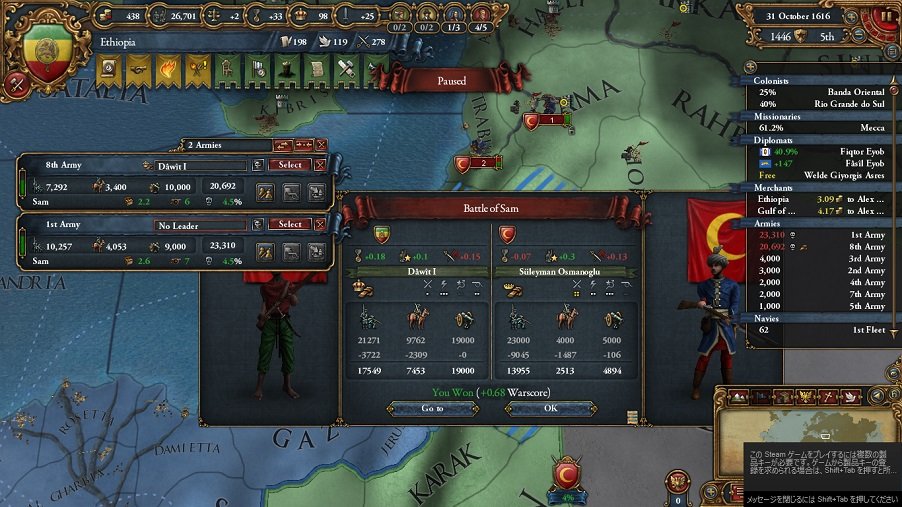The image size is (902, 507).
Task: Deselect the 8th Army with its X button
Action: [321, 165]
